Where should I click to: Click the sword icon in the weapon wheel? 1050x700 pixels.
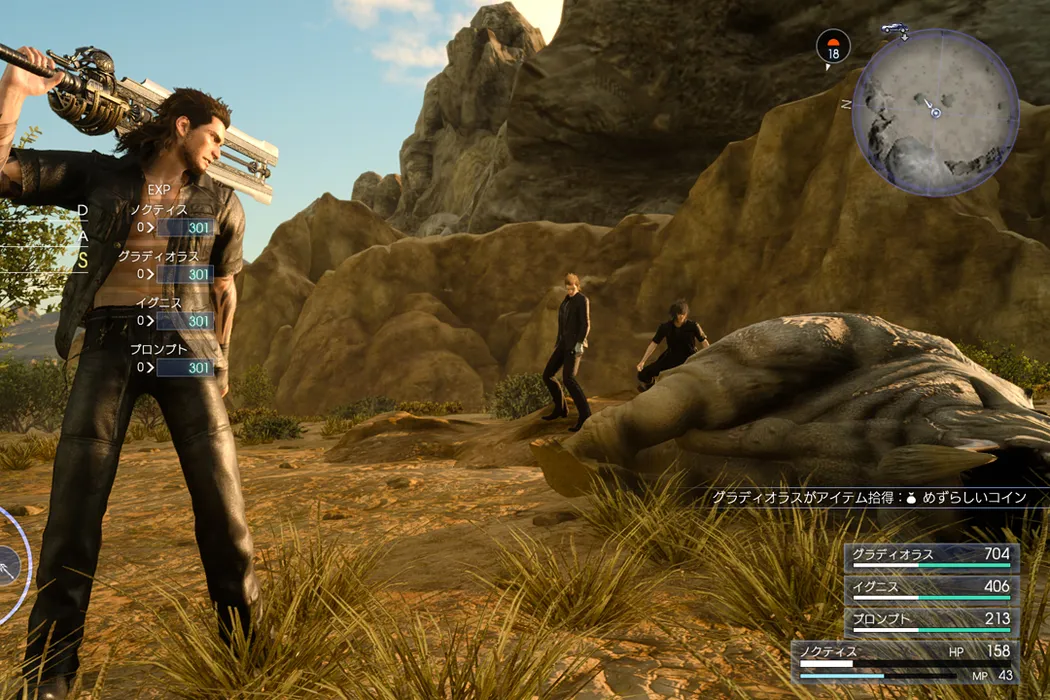click(x=8, y=566)
